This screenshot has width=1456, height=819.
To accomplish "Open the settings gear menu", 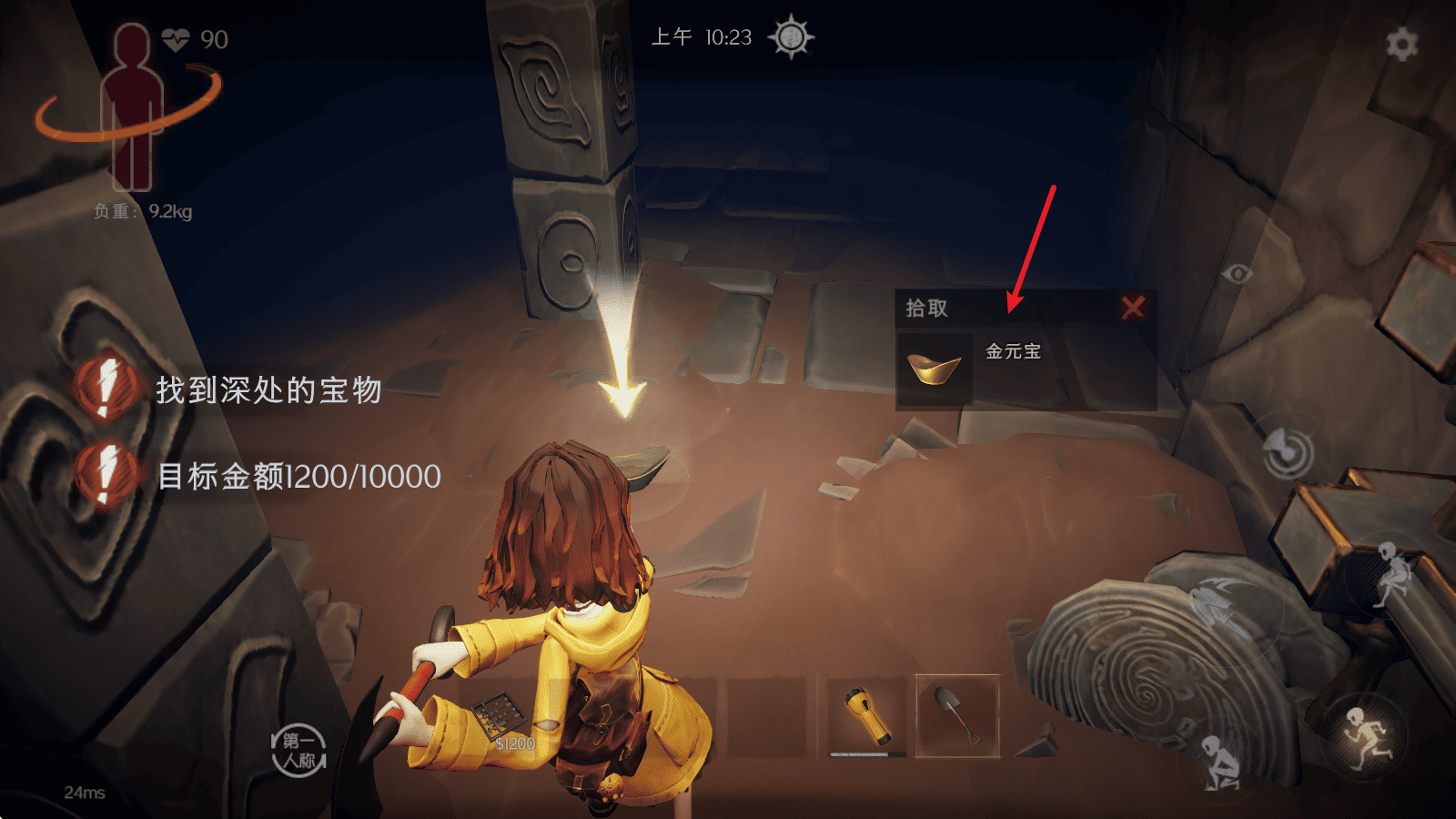I will click(x=1401, y=42).
